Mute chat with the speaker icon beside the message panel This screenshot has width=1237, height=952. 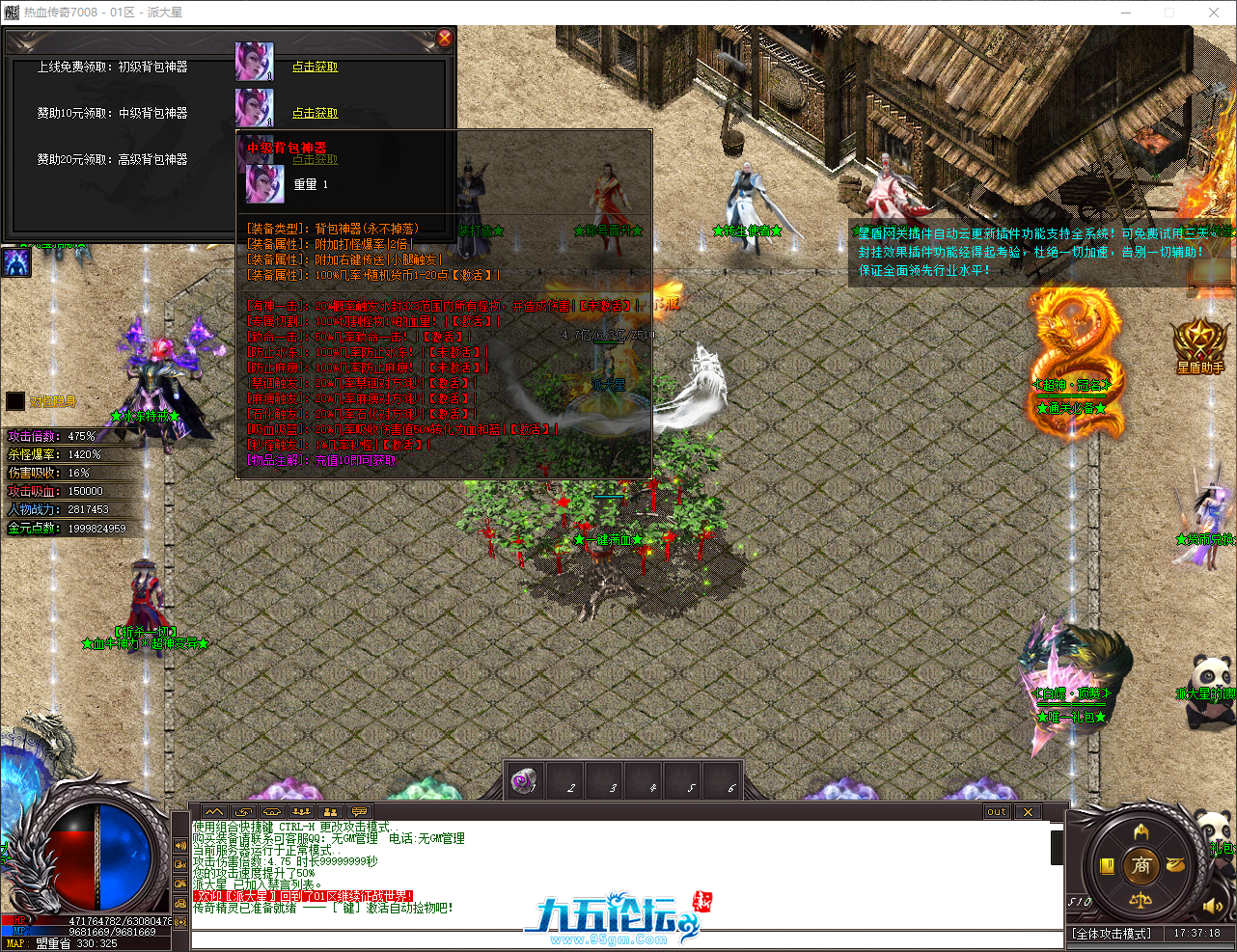point(179,846)
